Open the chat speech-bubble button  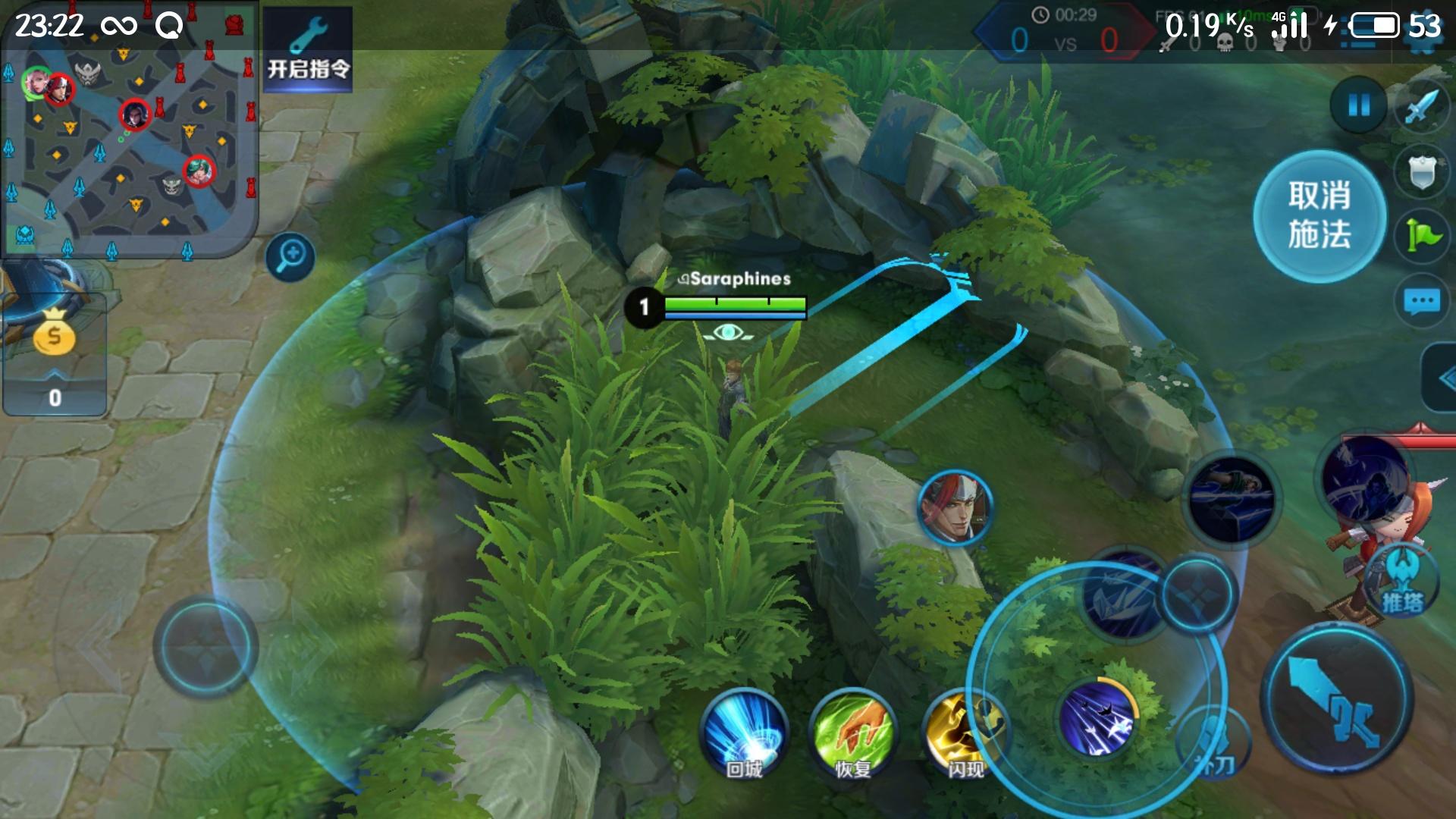[x=1422, y=301]
